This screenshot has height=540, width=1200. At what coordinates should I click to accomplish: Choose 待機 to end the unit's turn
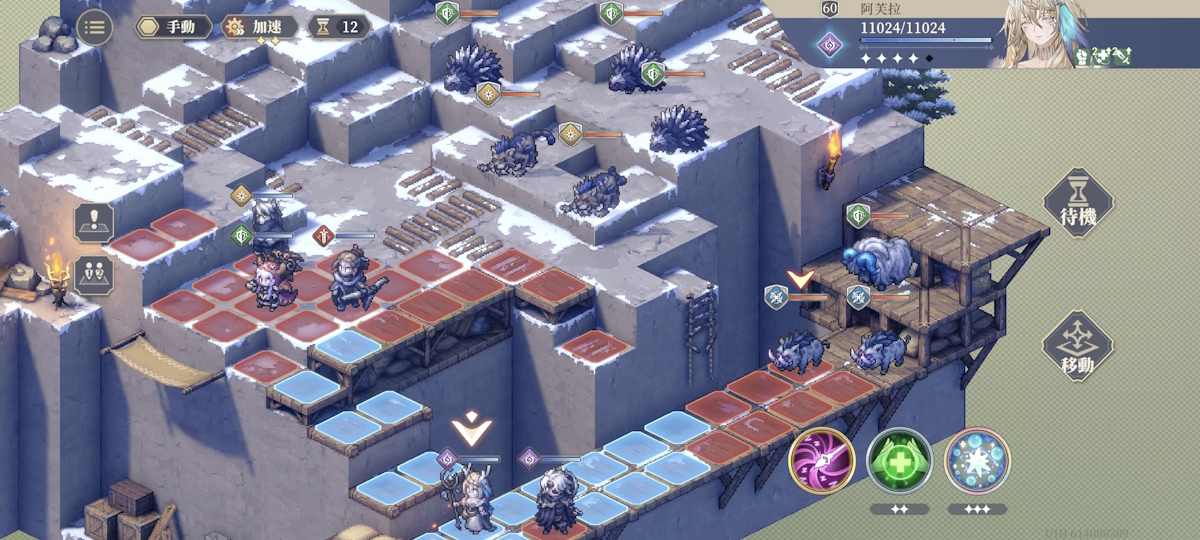(x=1078, y=205)
